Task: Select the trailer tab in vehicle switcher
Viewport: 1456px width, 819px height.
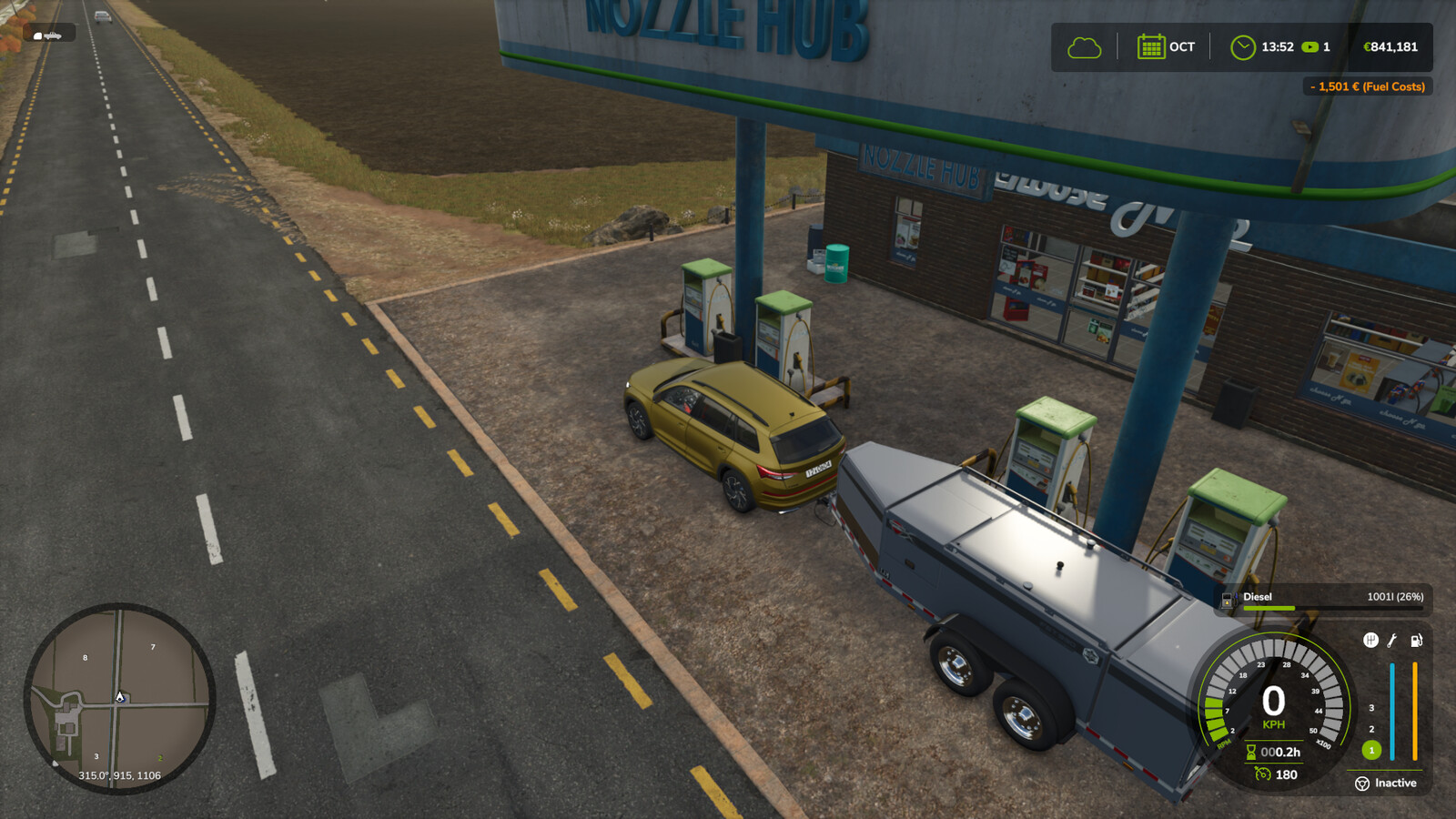Action: (x=37, y=35)
